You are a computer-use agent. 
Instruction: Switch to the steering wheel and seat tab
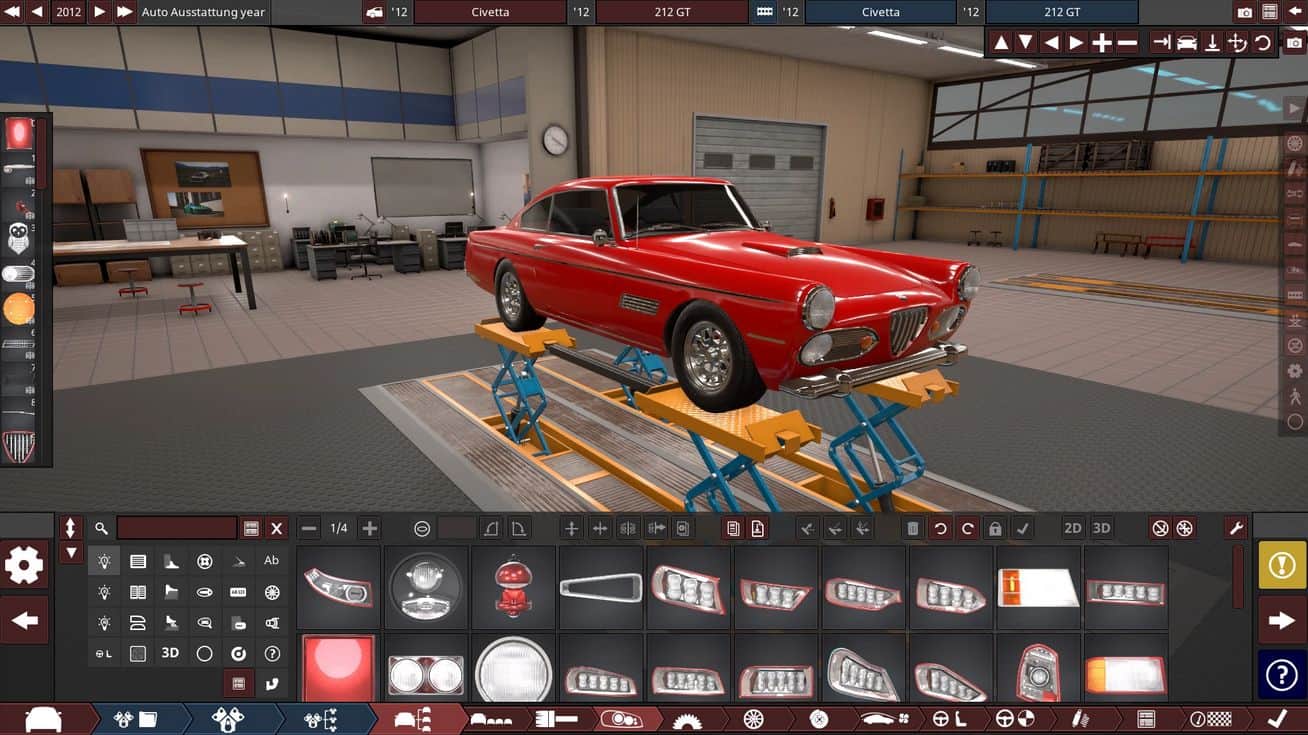point(946,719)
